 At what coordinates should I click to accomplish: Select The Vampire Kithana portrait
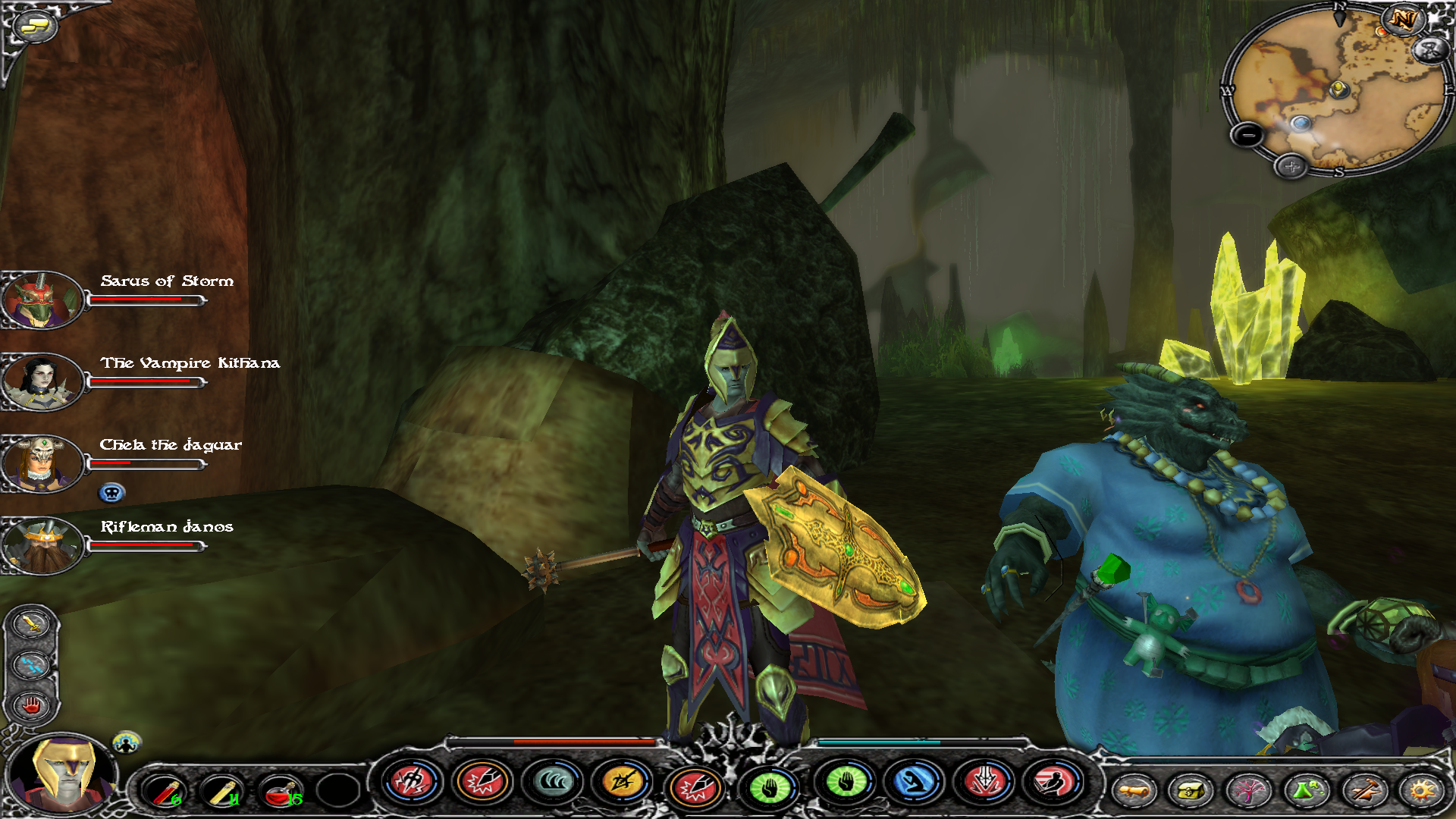pyautogui.click(x=42, y=382)
